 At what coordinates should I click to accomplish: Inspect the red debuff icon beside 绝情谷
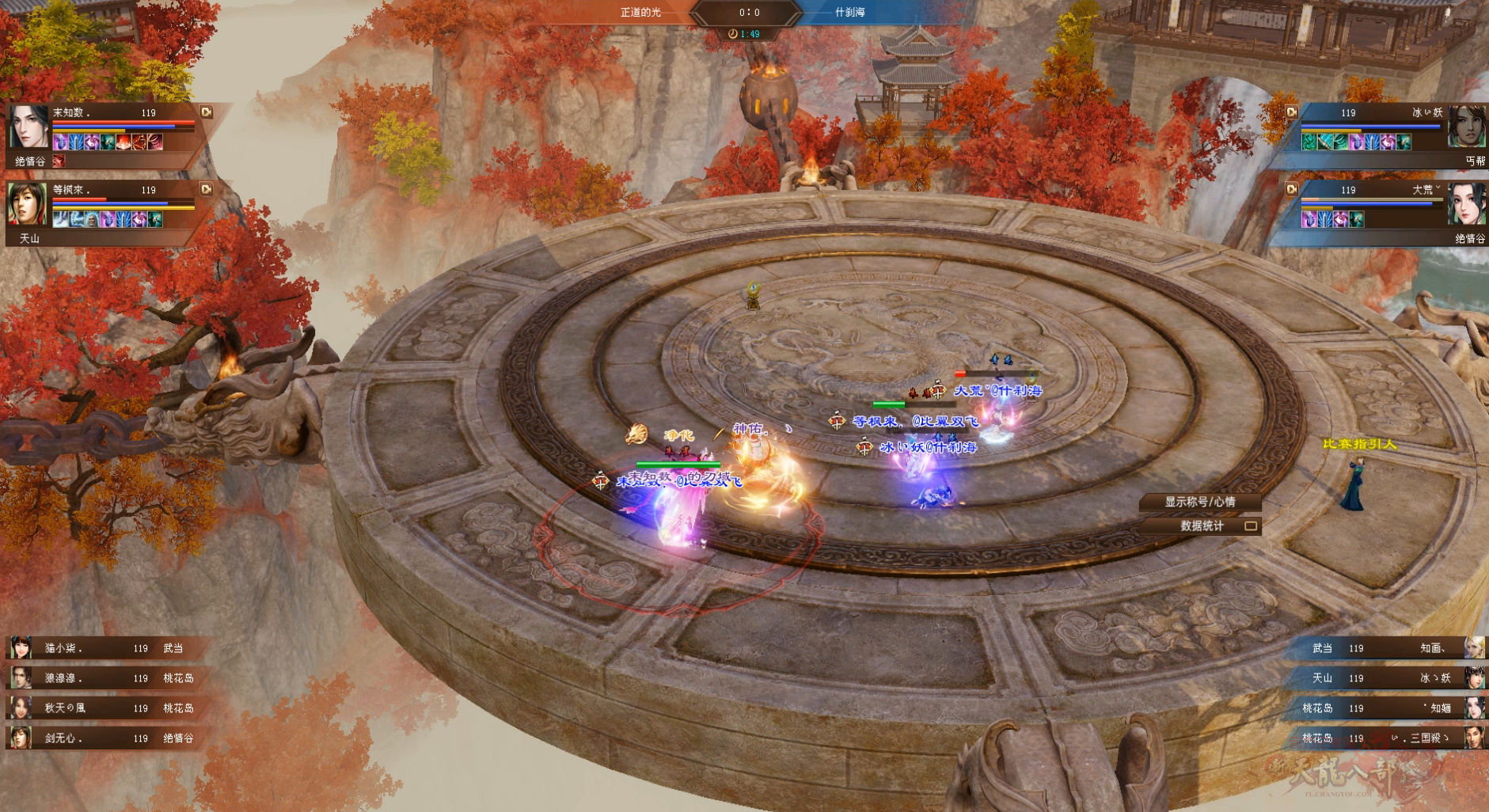point(58,161)
